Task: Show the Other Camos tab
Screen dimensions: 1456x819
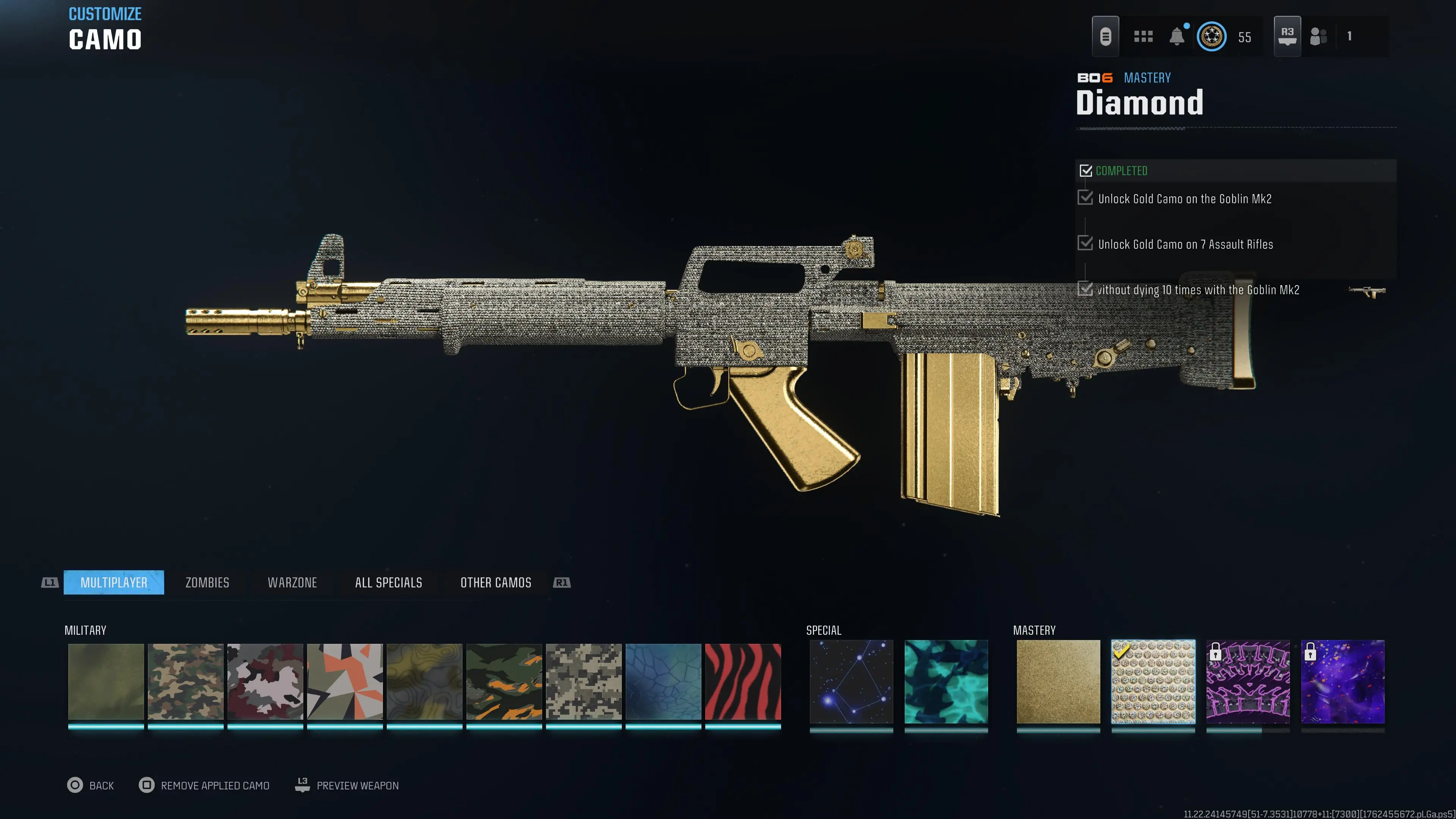Action: pos(496,582)
